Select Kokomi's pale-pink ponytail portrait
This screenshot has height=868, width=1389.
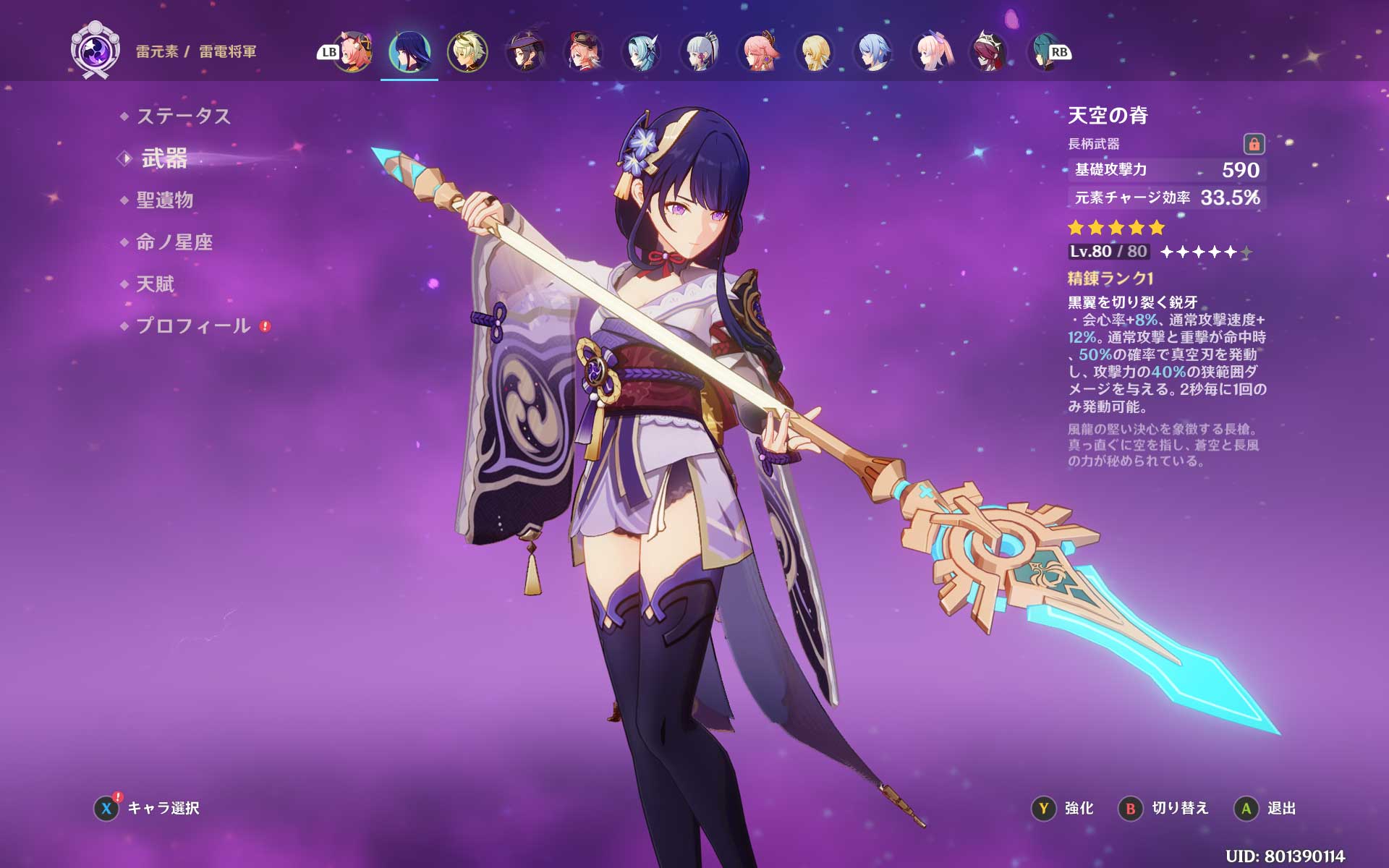pos(931,51)
